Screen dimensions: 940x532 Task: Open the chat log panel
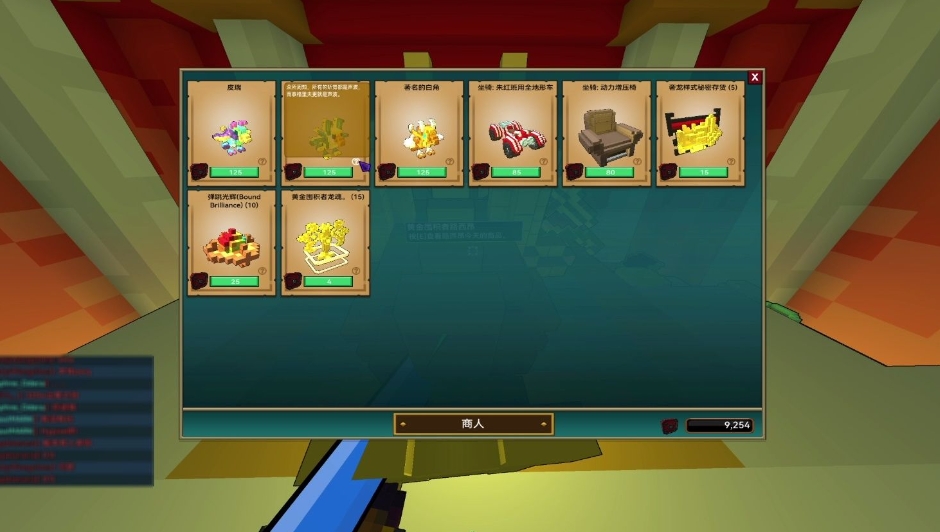click(76, 420)
